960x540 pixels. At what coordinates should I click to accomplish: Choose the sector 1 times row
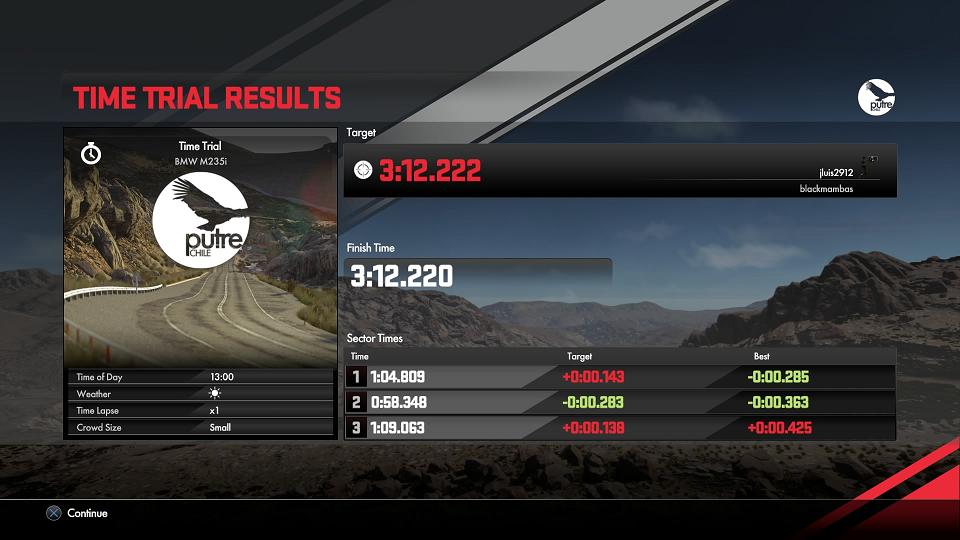click(620, 377)
